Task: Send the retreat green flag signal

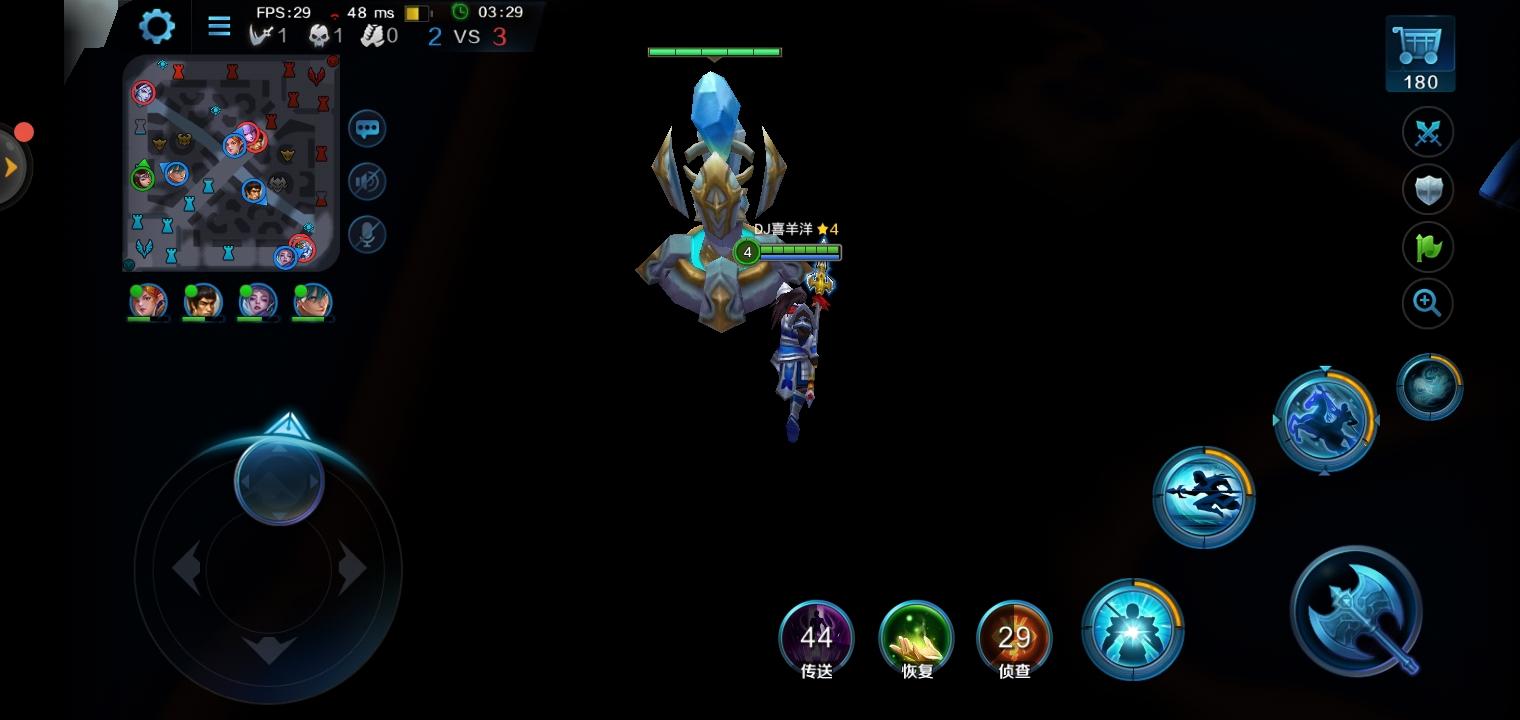Action: [1427, 246]
